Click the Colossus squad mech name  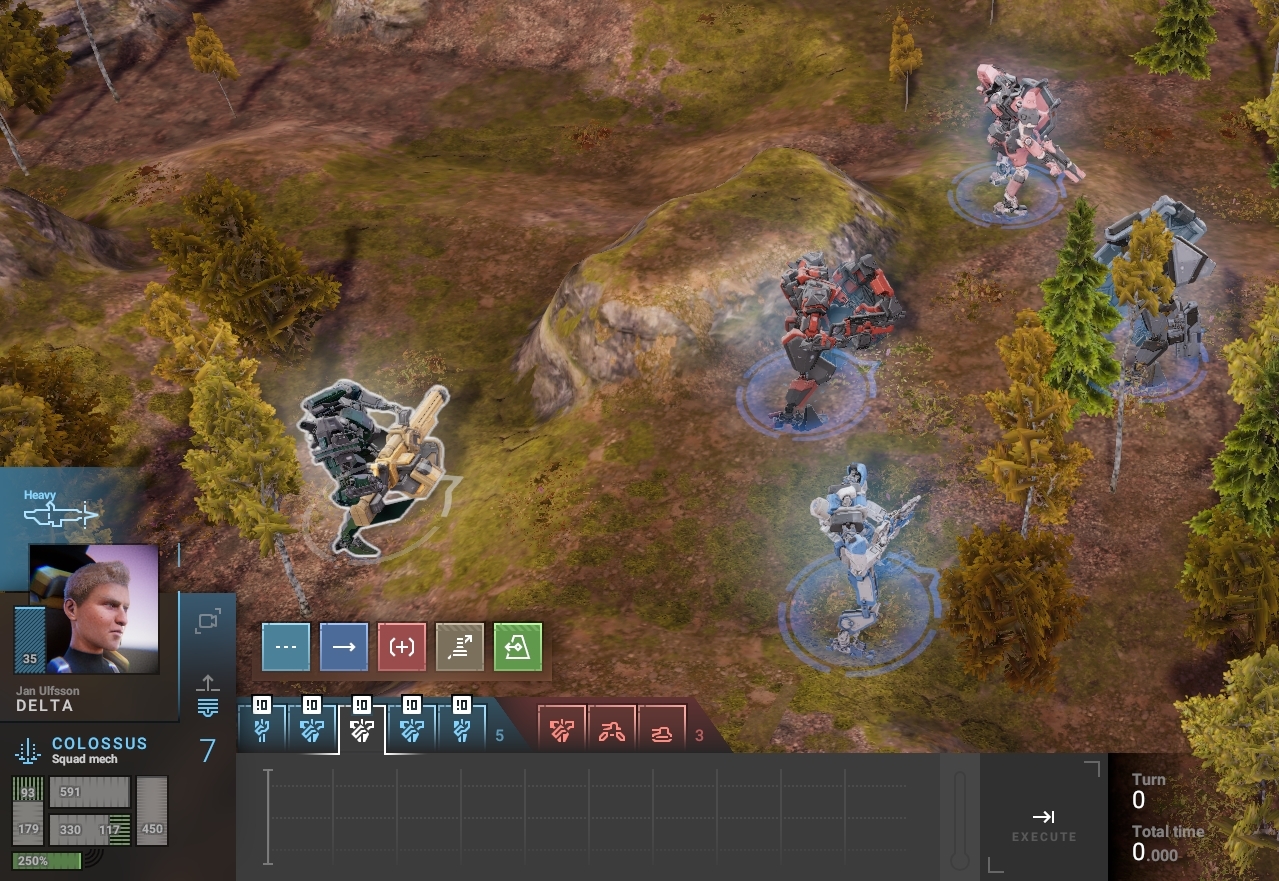(x=99, y=744)
